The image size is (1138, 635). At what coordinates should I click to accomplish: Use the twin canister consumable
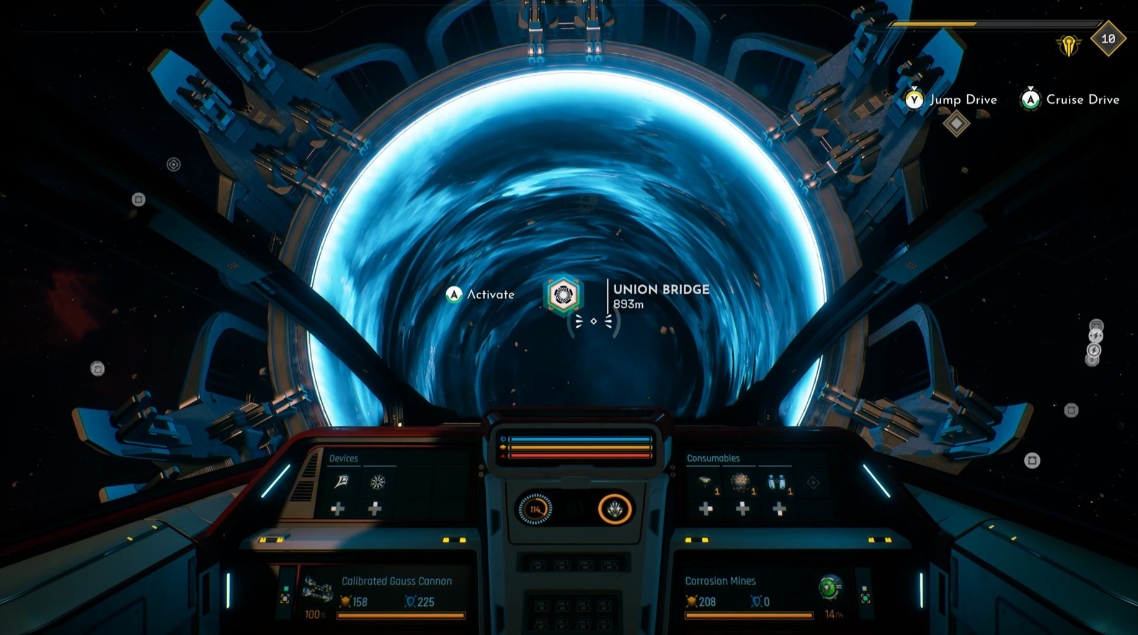point(778,481)
